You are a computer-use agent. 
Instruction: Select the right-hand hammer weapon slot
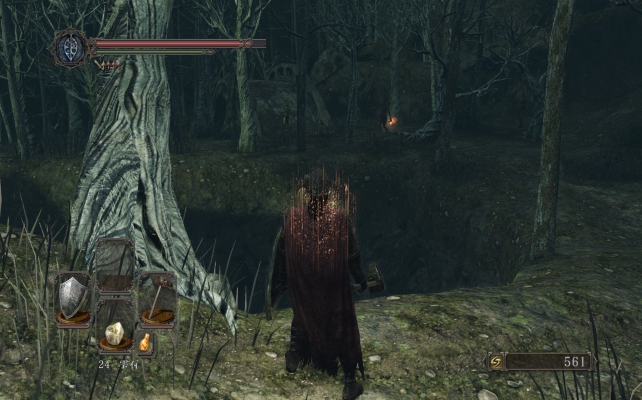click(x=158, y=298)
